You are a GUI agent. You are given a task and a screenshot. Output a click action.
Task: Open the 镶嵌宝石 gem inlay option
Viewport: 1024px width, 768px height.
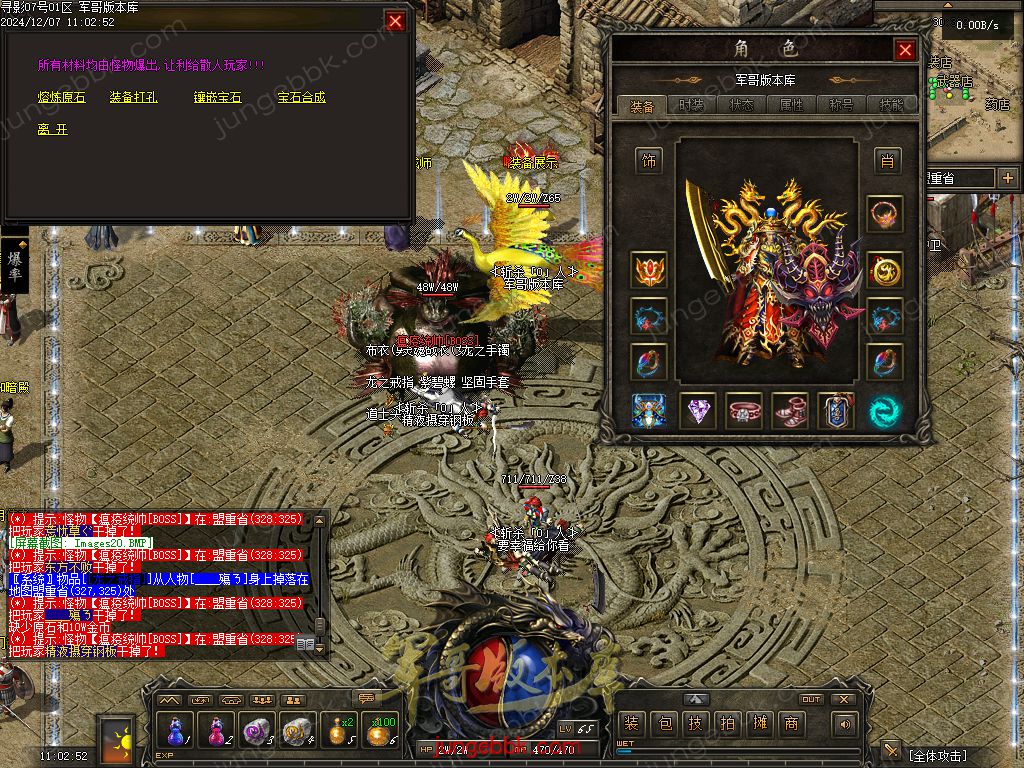[x=218, y=98]
